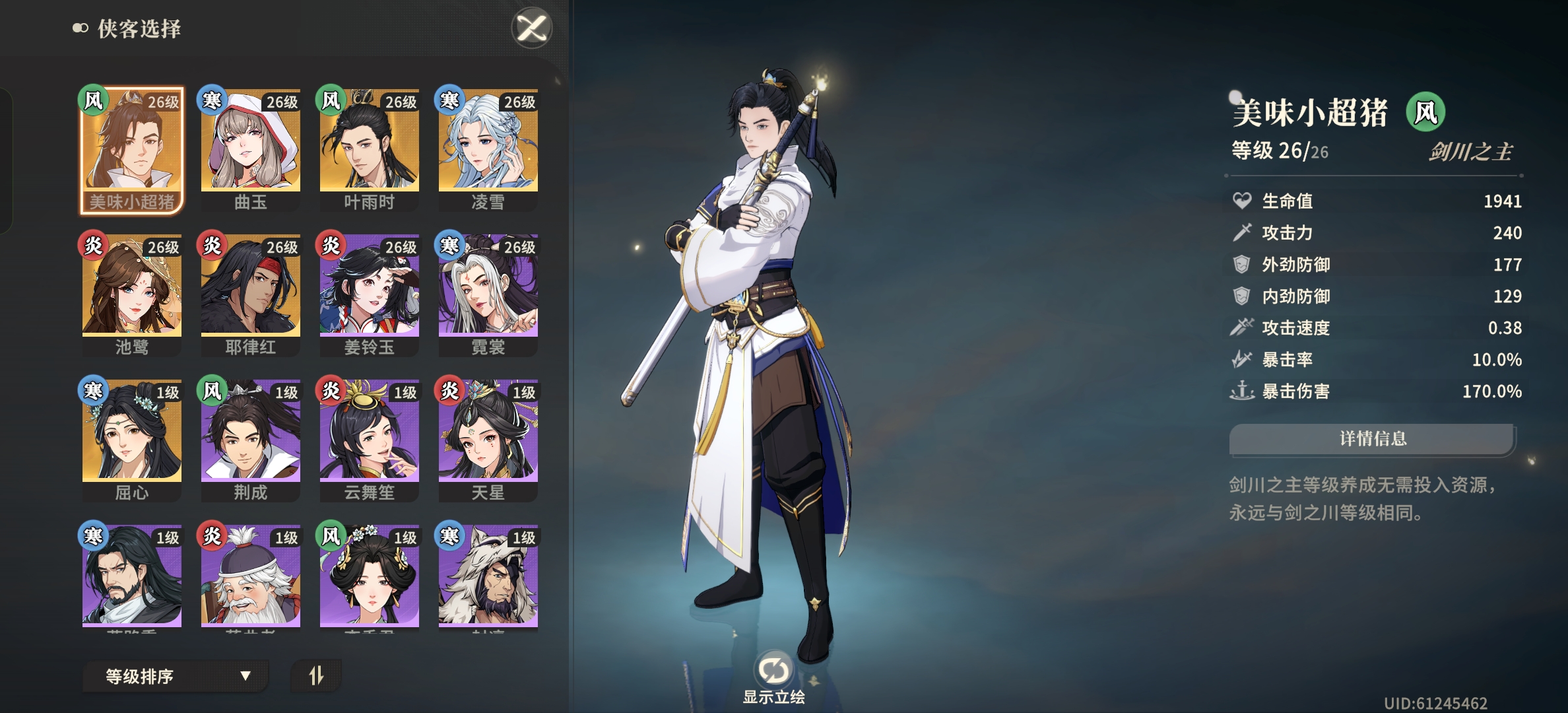The width and height of the screenshot is (1568, 713).
Task: Choose 耶律红 in the hero list
Action: [250, 294]
